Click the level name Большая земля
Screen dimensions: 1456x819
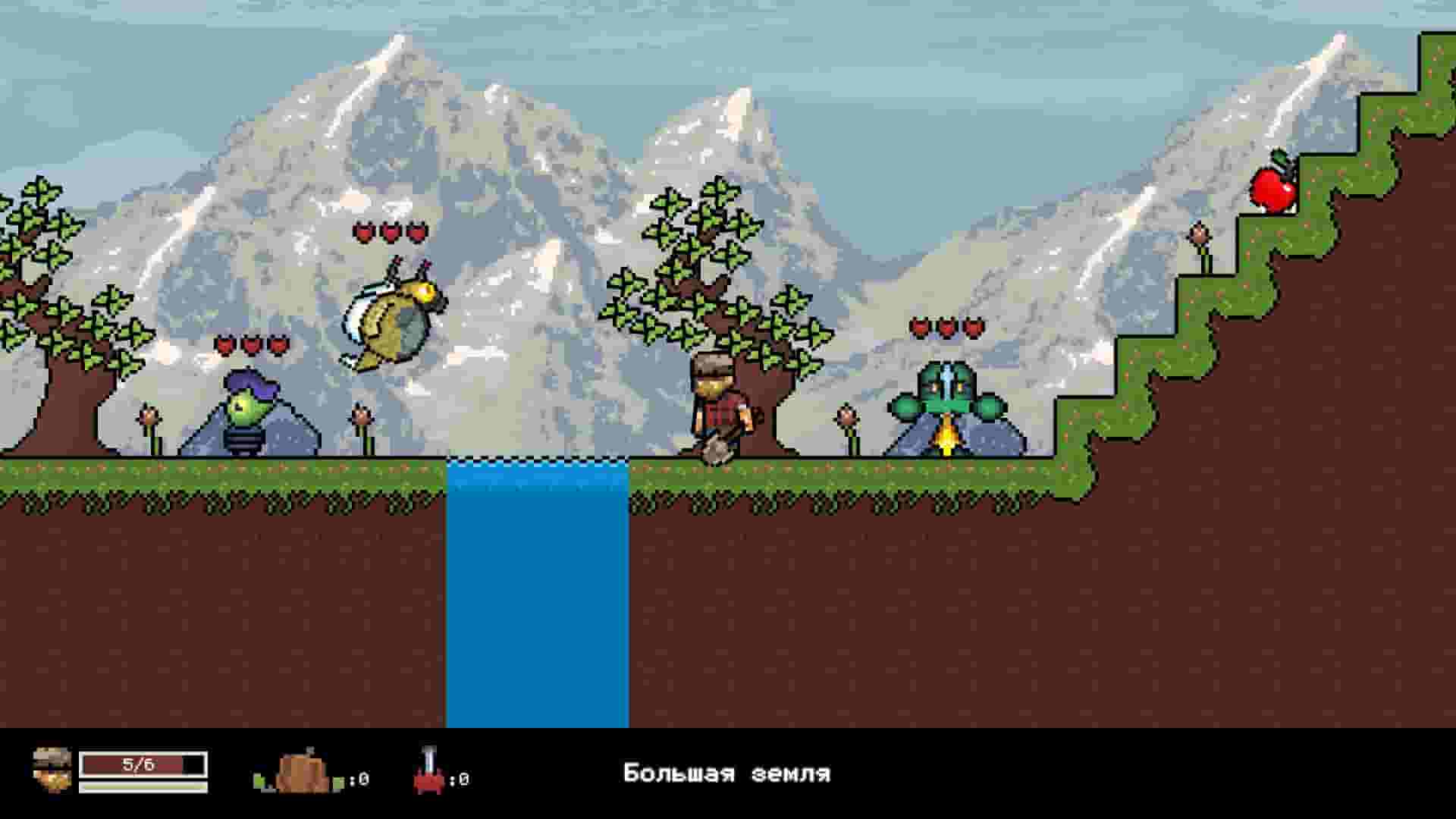tap(726, 773)
